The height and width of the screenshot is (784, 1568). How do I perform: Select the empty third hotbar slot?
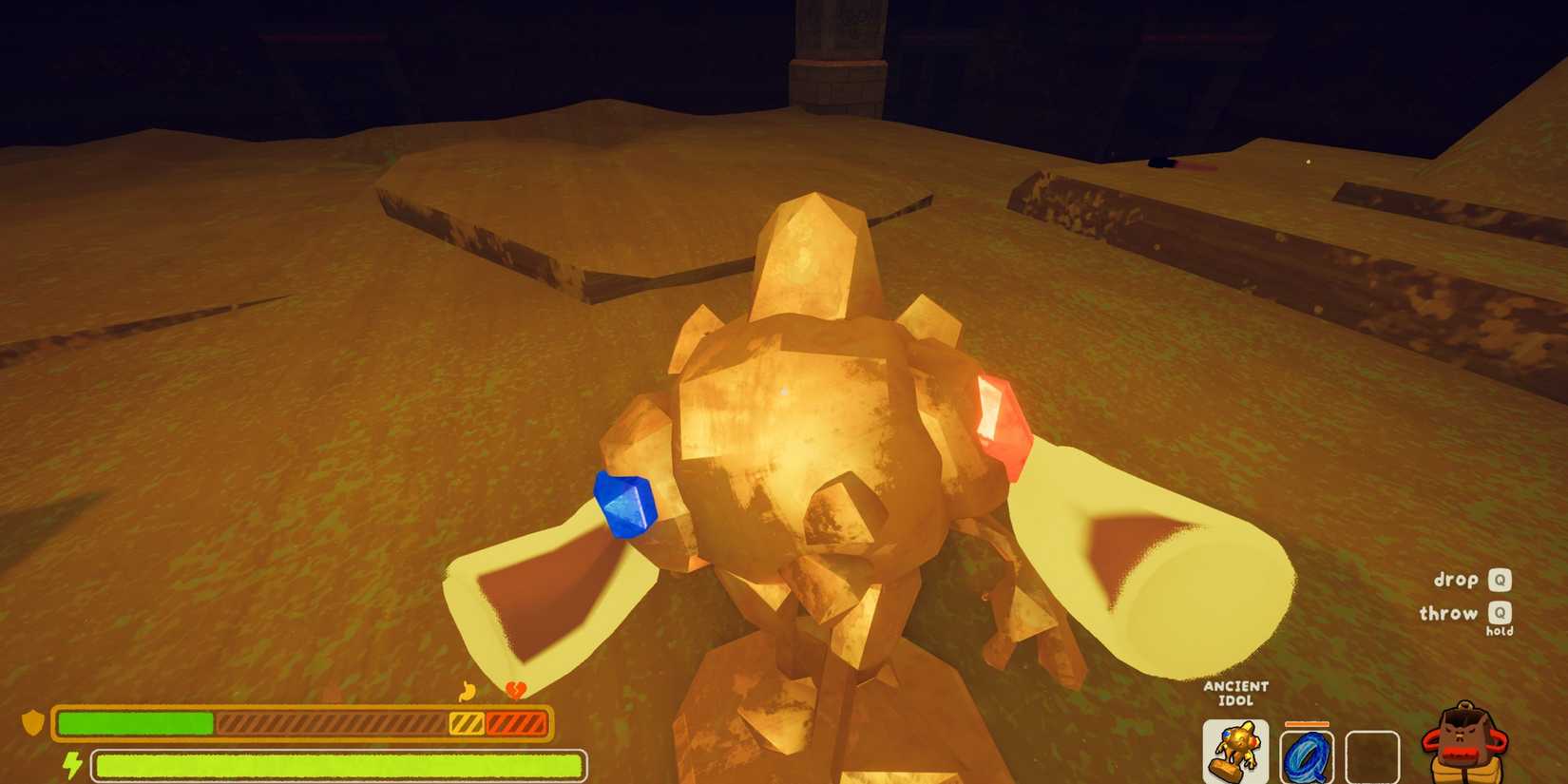[x=1372, y=754]
